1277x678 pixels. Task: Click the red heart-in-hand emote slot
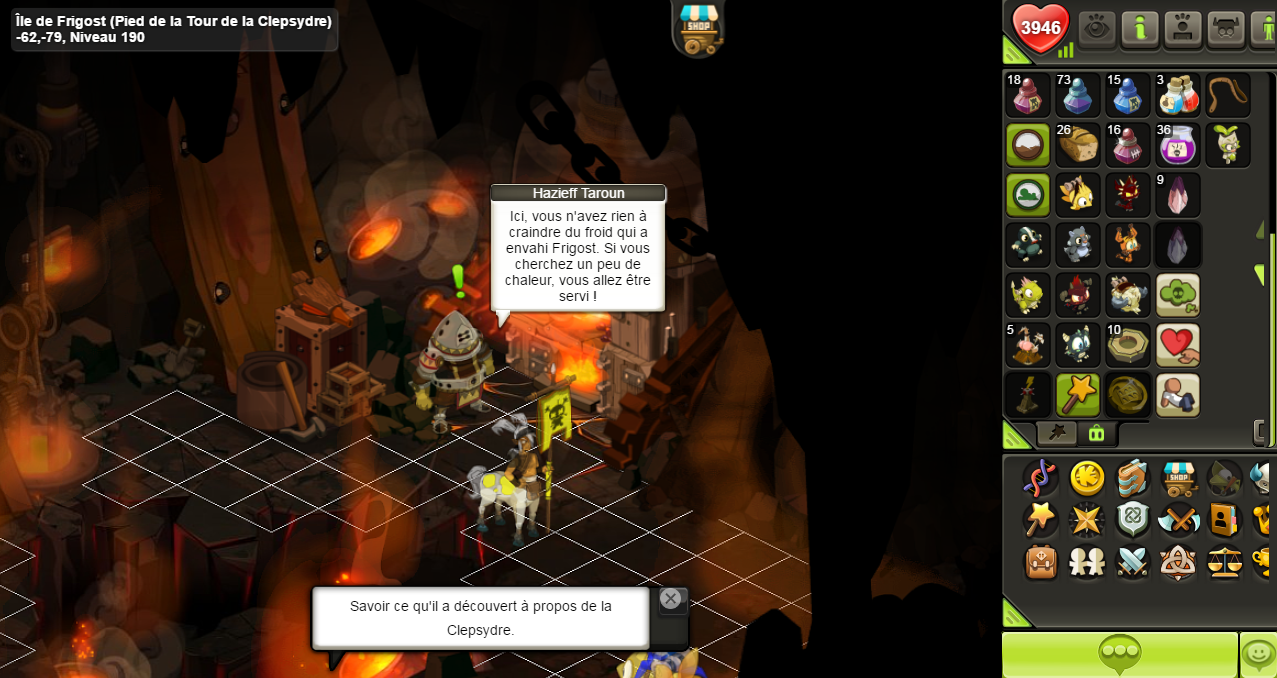coord(1178,345)
